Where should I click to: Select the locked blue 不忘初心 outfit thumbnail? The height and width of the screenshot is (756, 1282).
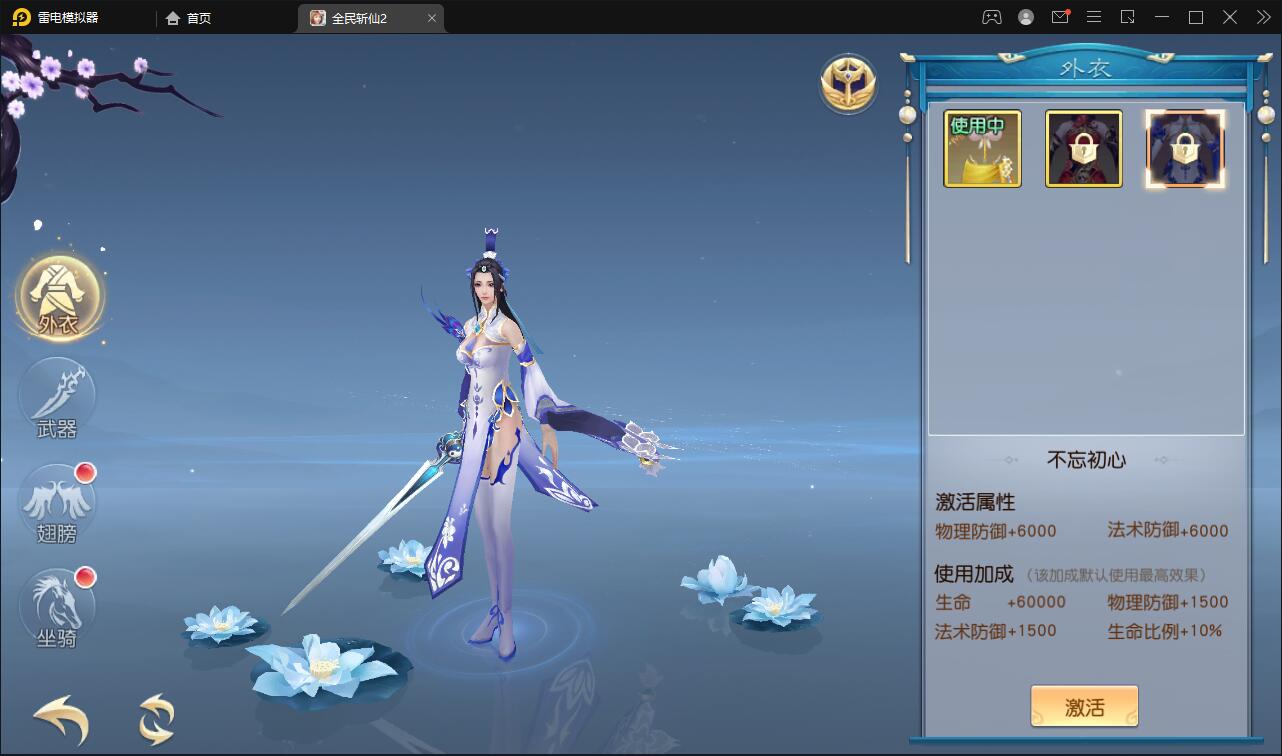pyautogui.click(x=1186, y=148)
